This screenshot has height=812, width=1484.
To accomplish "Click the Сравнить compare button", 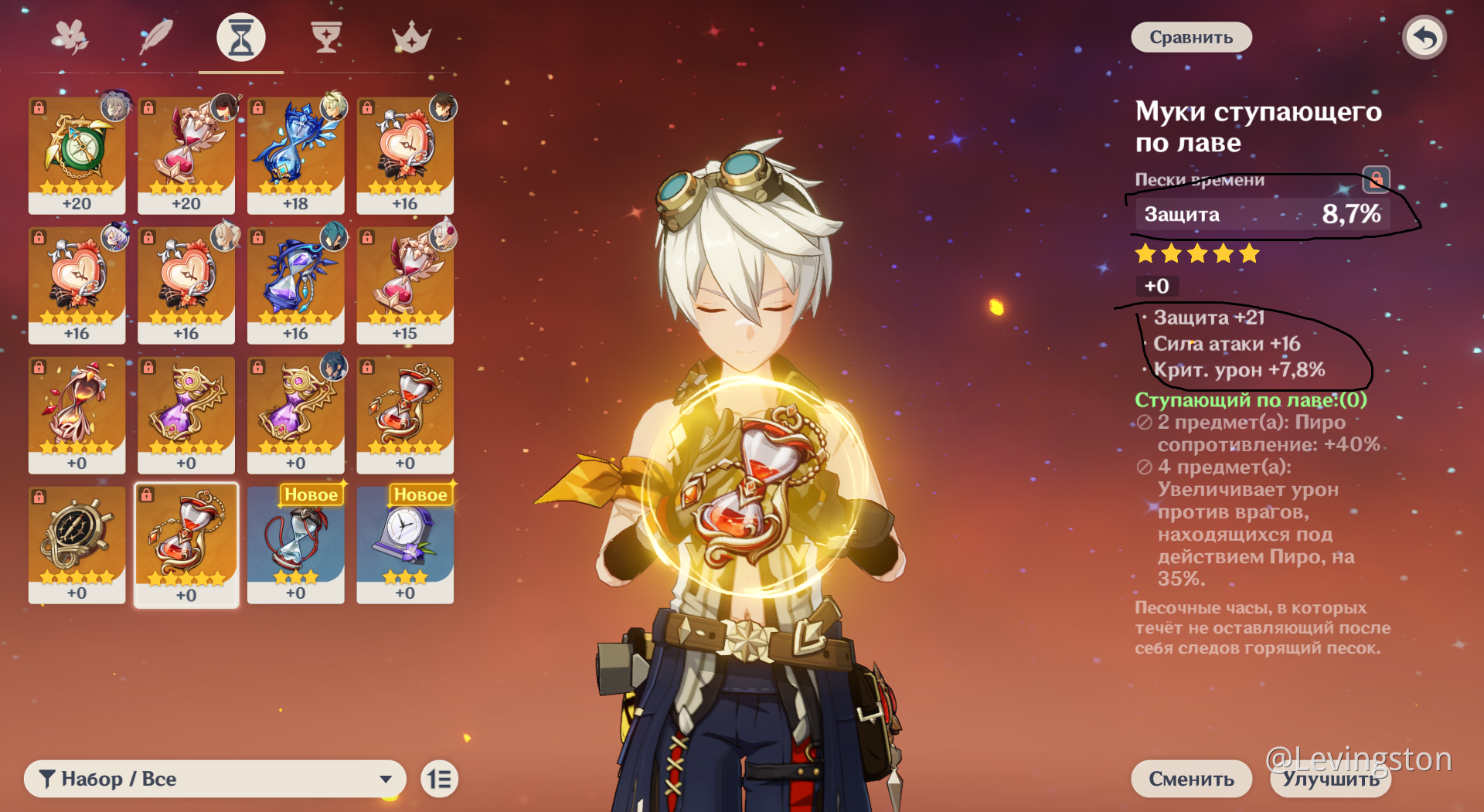I will (x=1190, y=37).
